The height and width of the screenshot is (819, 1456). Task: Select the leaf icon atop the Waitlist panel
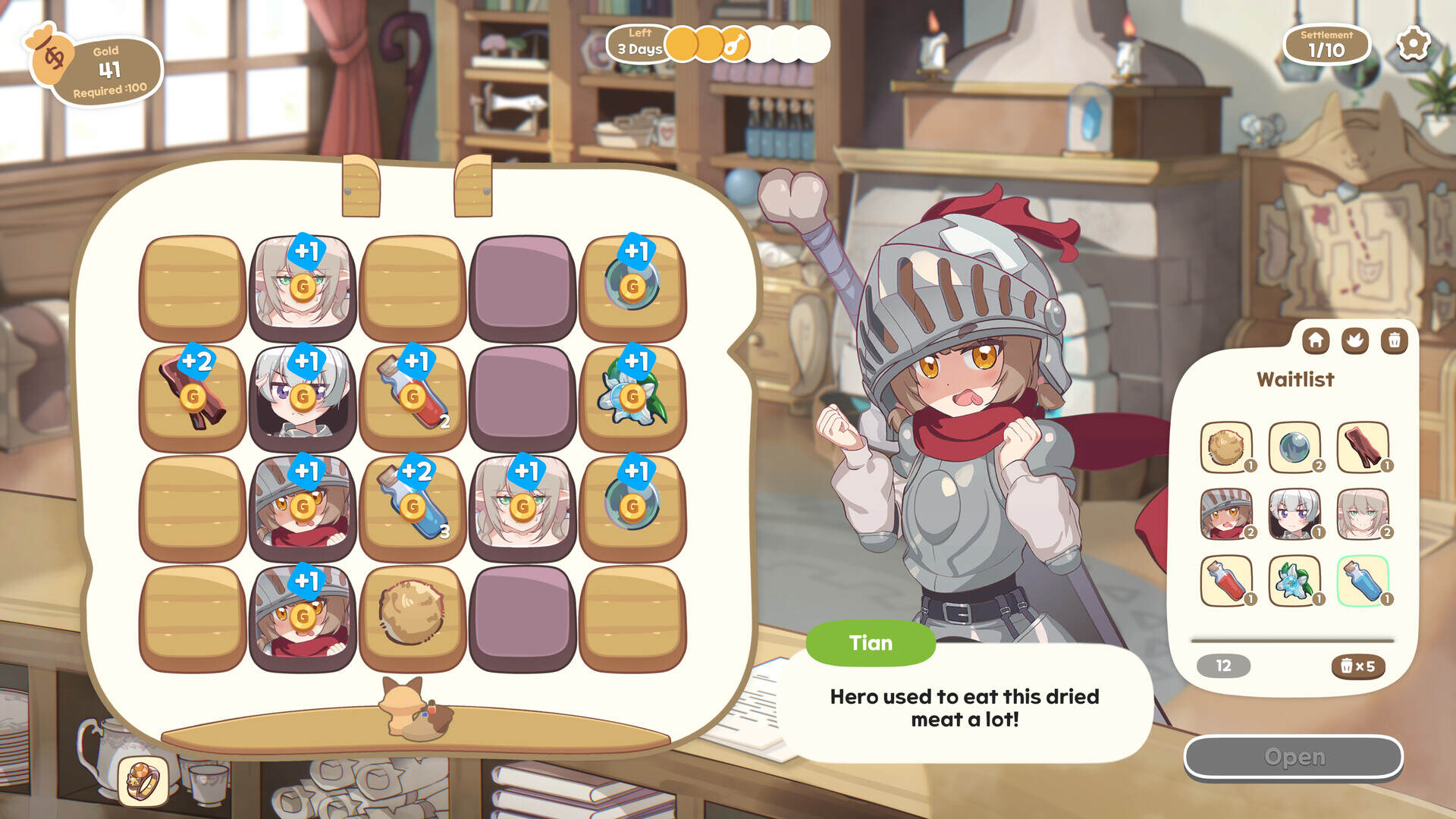click(1354, 341)
